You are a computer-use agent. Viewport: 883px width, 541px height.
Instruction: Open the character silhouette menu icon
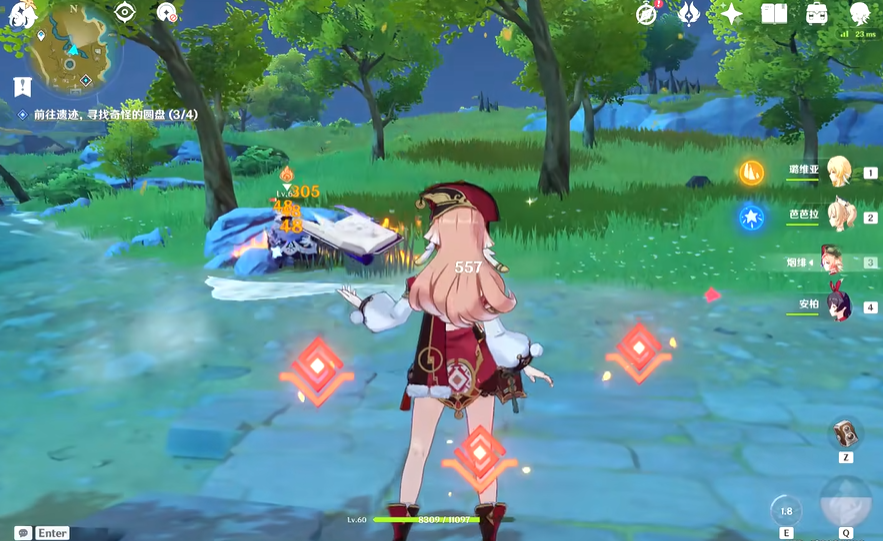click(859, 13)
